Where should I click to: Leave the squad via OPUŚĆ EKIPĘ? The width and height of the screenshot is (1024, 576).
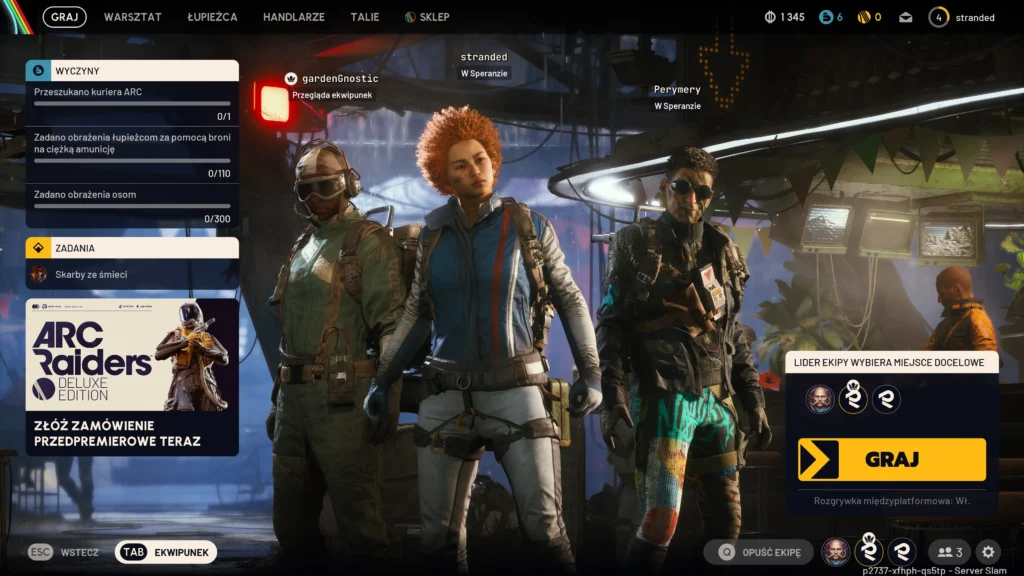758,552
